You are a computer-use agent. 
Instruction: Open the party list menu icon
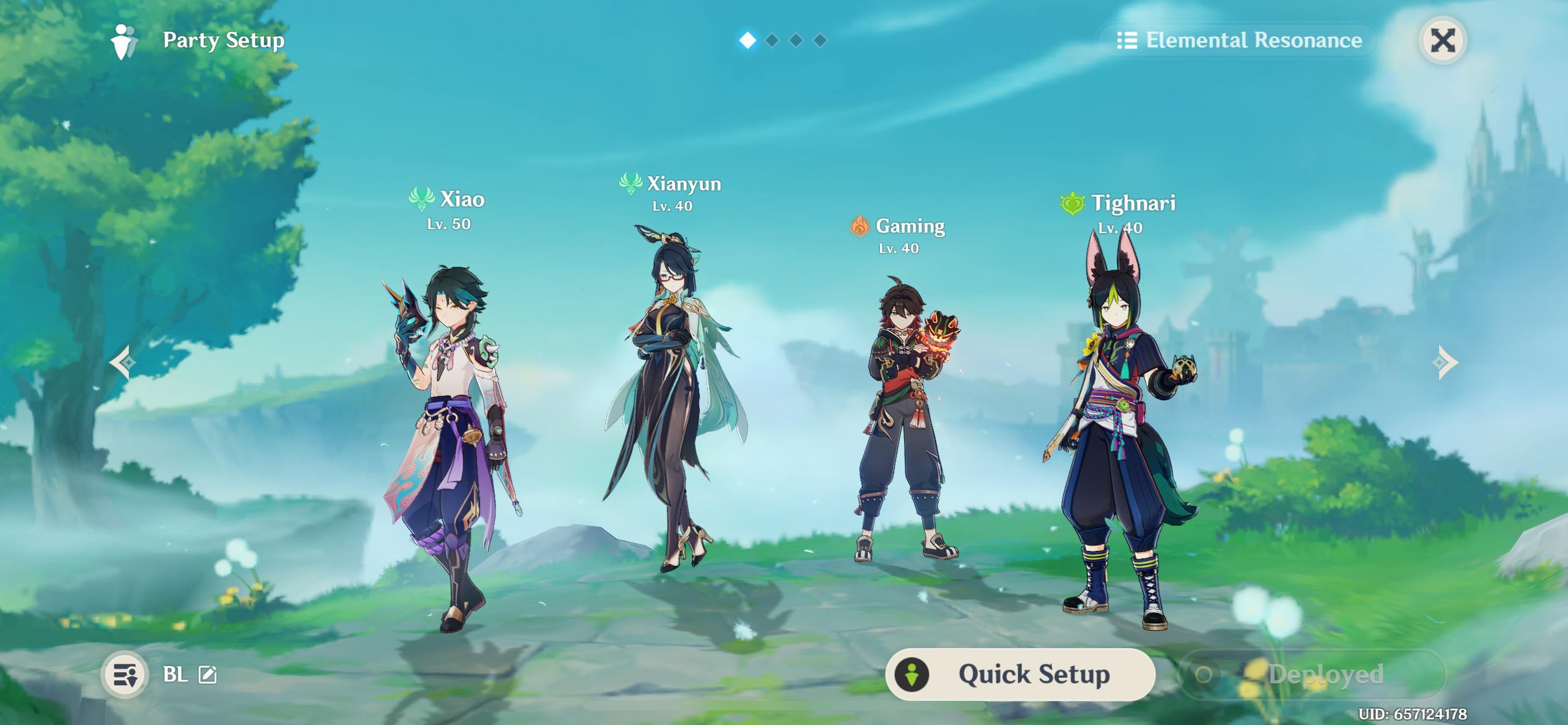tap(124, 674)
